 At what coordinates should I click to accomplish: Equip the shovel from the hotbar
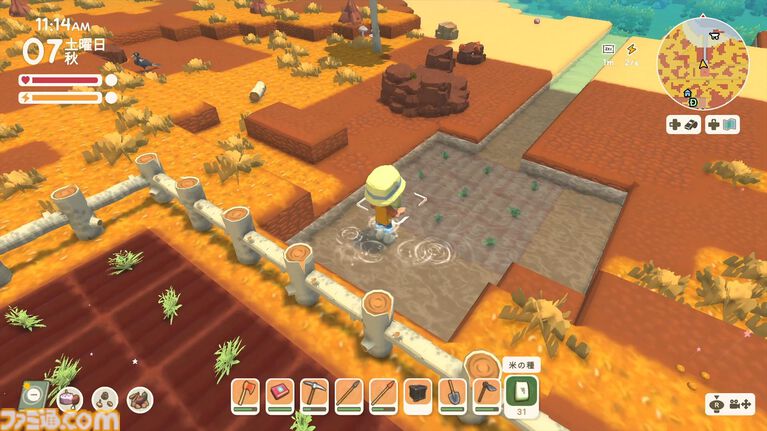(451, 394)
